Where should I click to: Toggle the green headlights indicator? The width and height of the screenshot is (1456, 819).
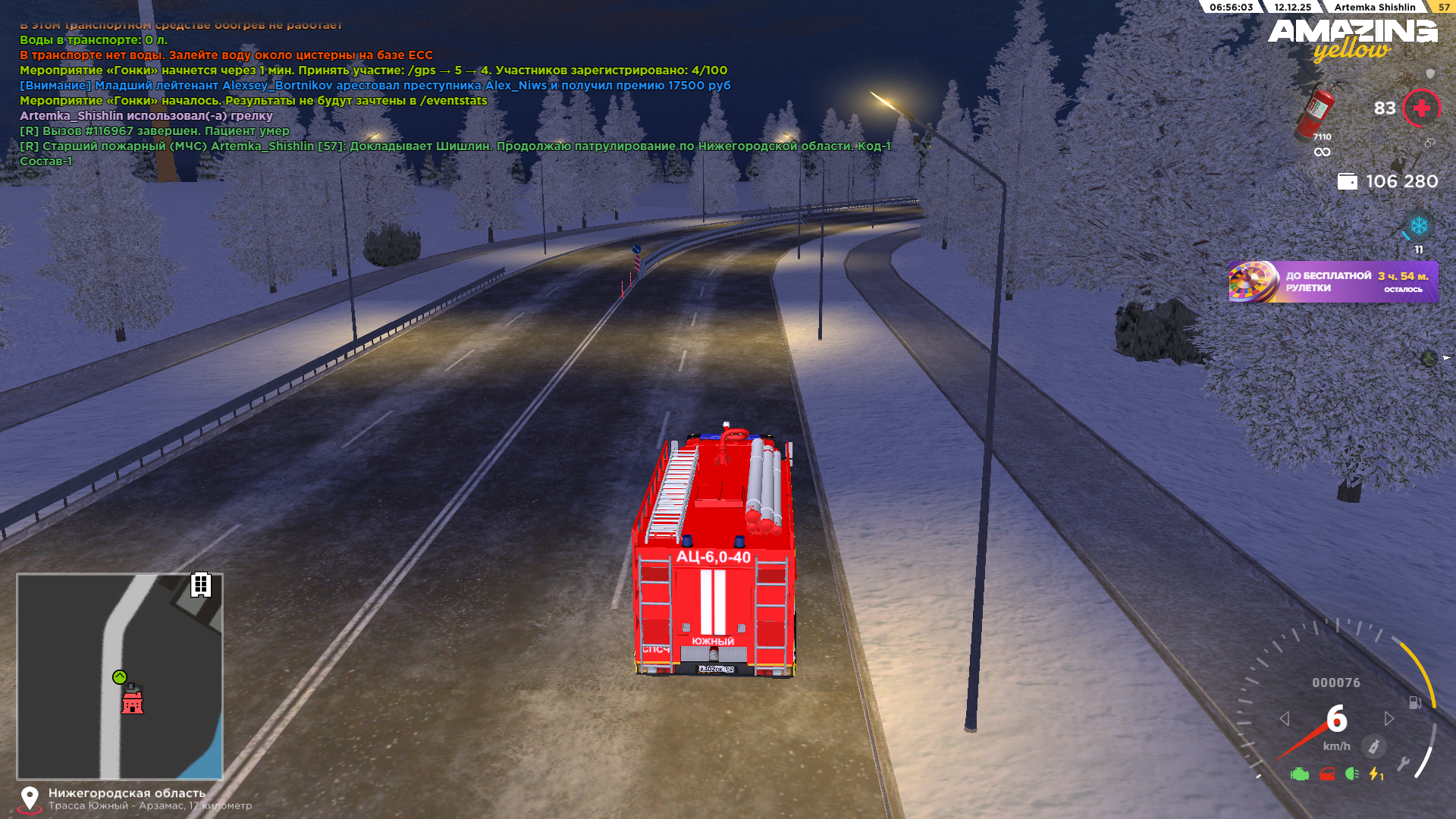tap(1351, 774)
